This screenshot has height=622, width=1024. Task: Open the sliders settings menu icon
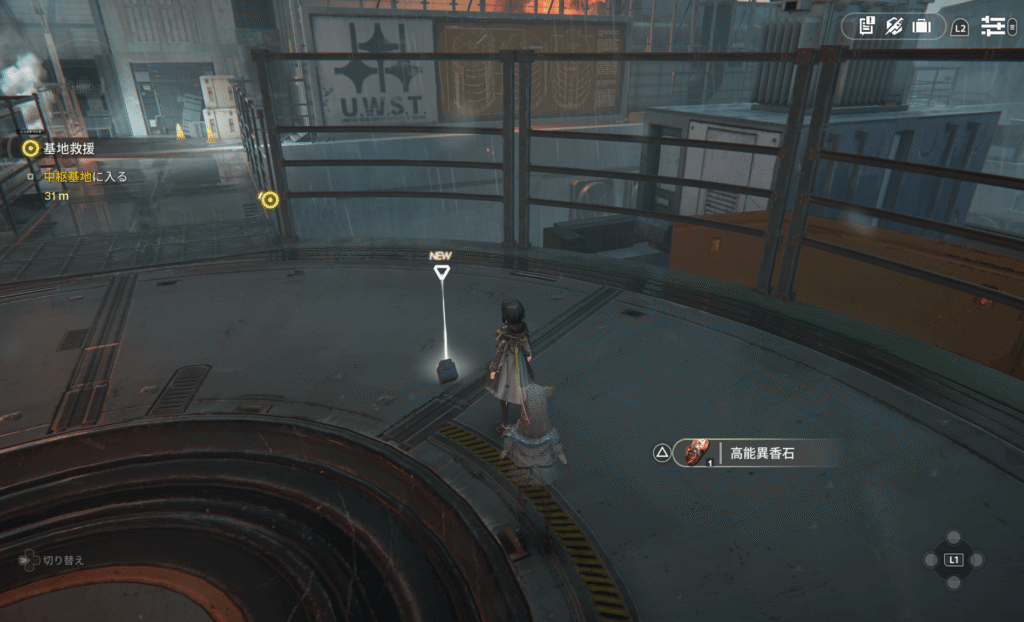pos(993,26)
